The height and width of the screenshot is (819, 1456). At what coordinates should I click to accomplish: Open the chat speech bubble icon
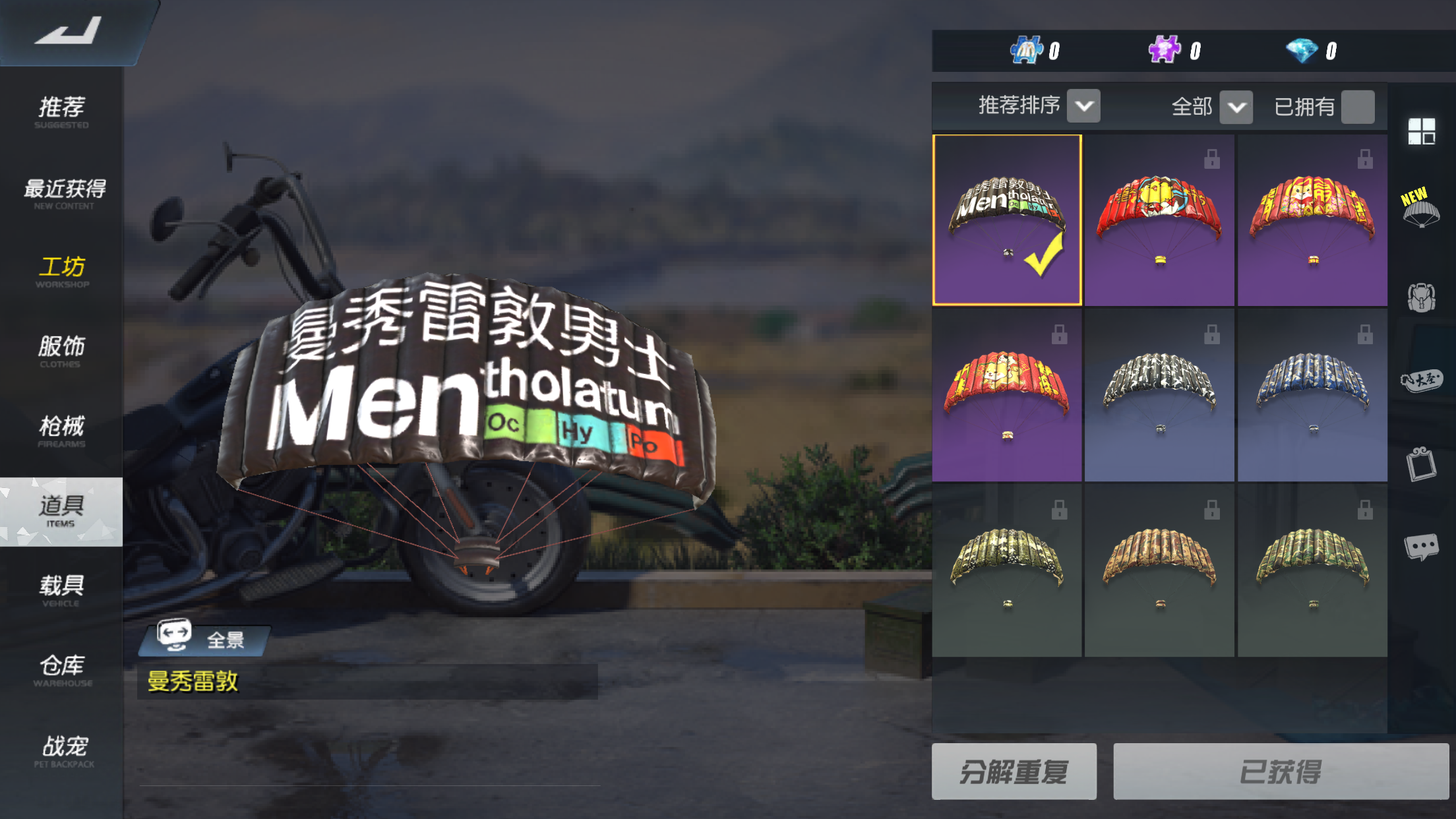tap(1421, 547)
